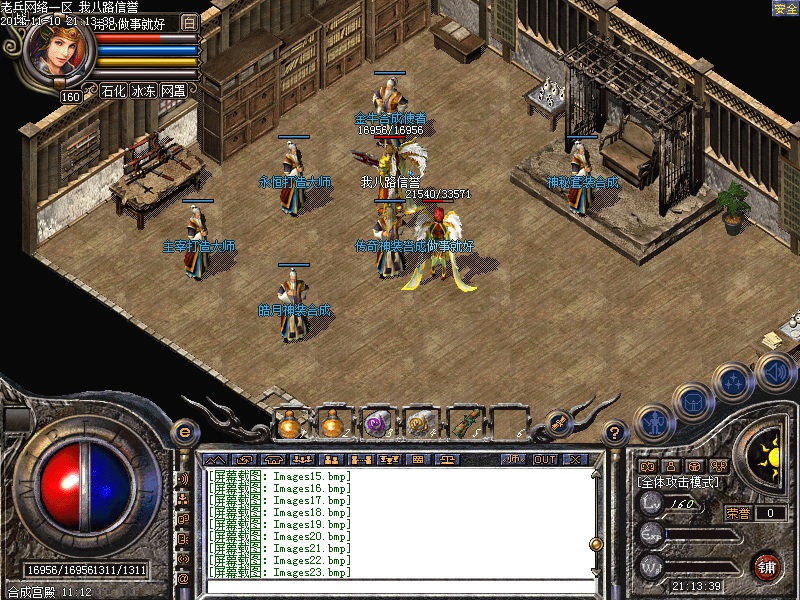800x600 pixels.
Task: Use the purple swirl scroll in the hotbar
Action: coord(376,424)
